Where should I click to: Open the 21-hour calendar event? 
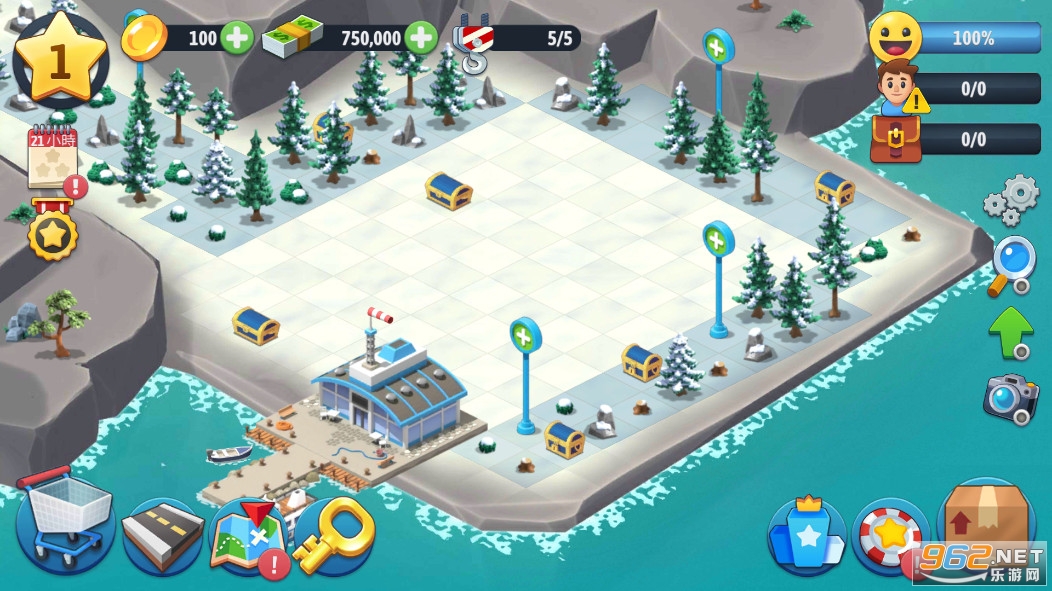point(52,158)
